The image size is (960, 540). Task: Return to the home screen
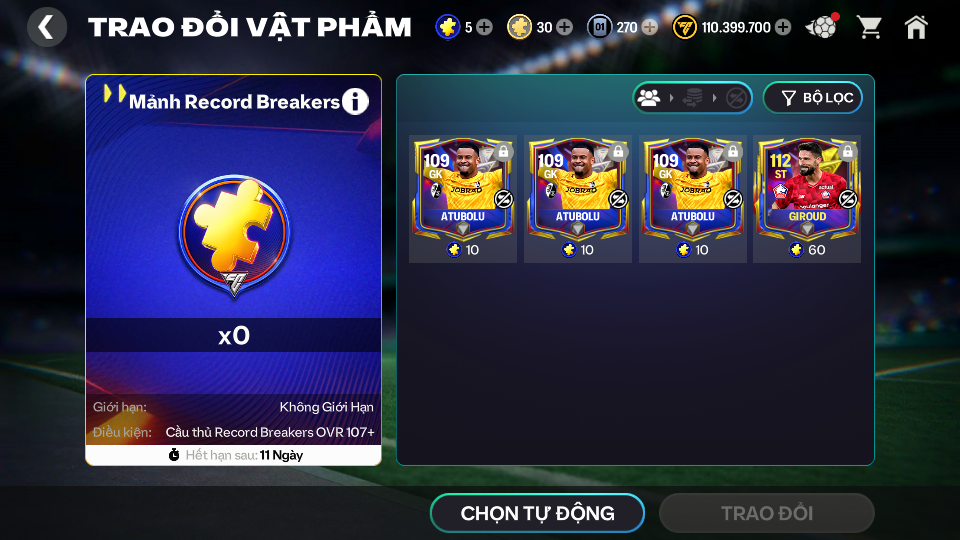[x=916, y=27]
